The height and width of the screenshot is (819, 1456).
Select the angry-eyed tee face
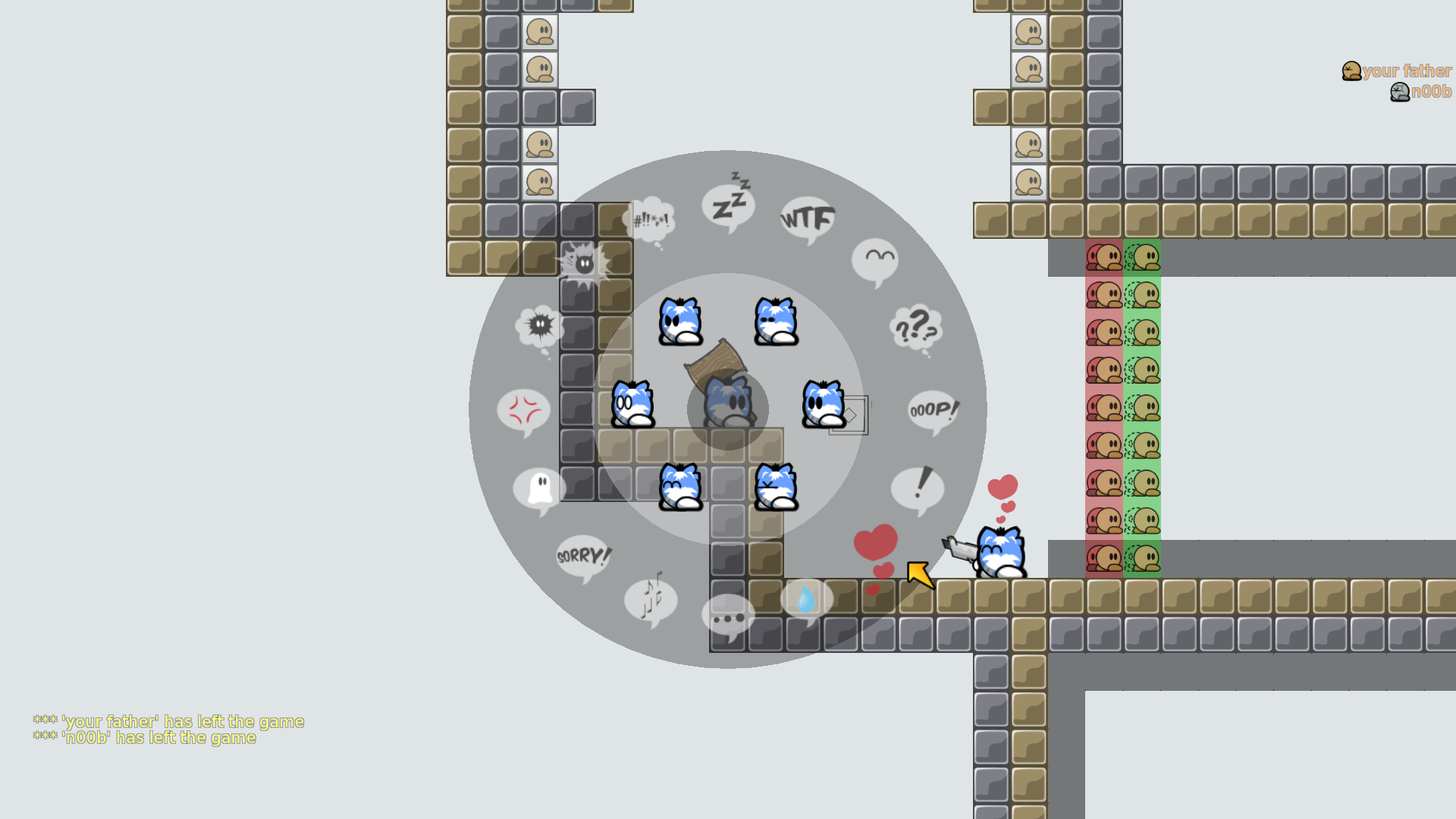click(x=680, y=322)
